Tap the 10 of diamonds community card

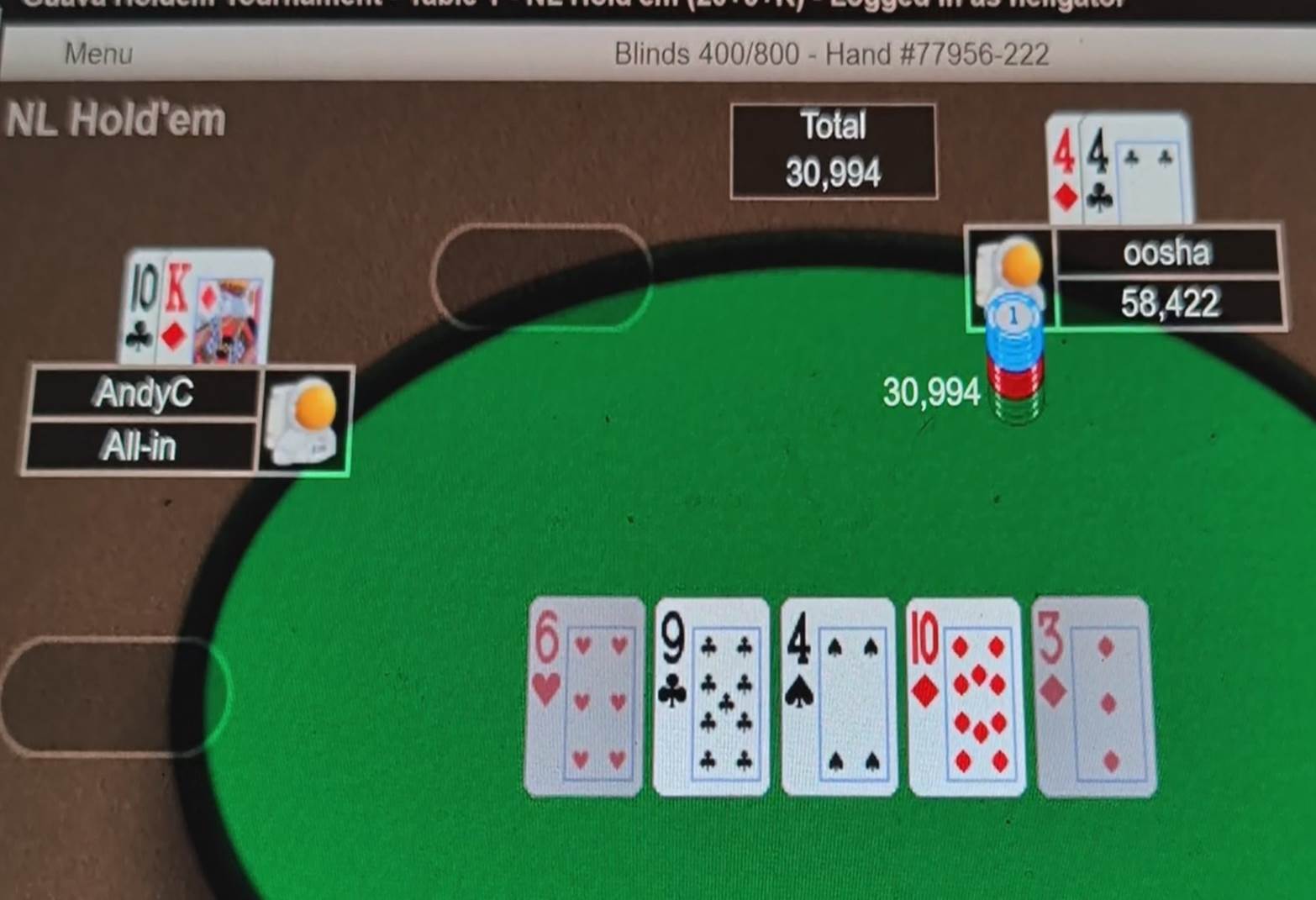click(965, 697)
